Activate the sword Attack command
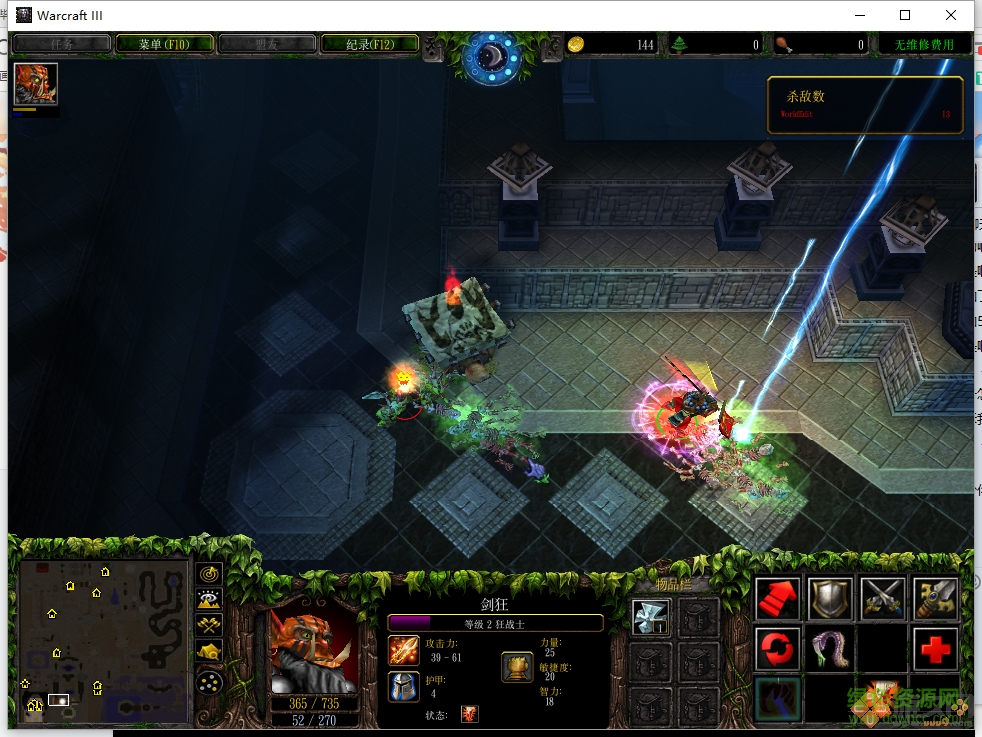 935,599
